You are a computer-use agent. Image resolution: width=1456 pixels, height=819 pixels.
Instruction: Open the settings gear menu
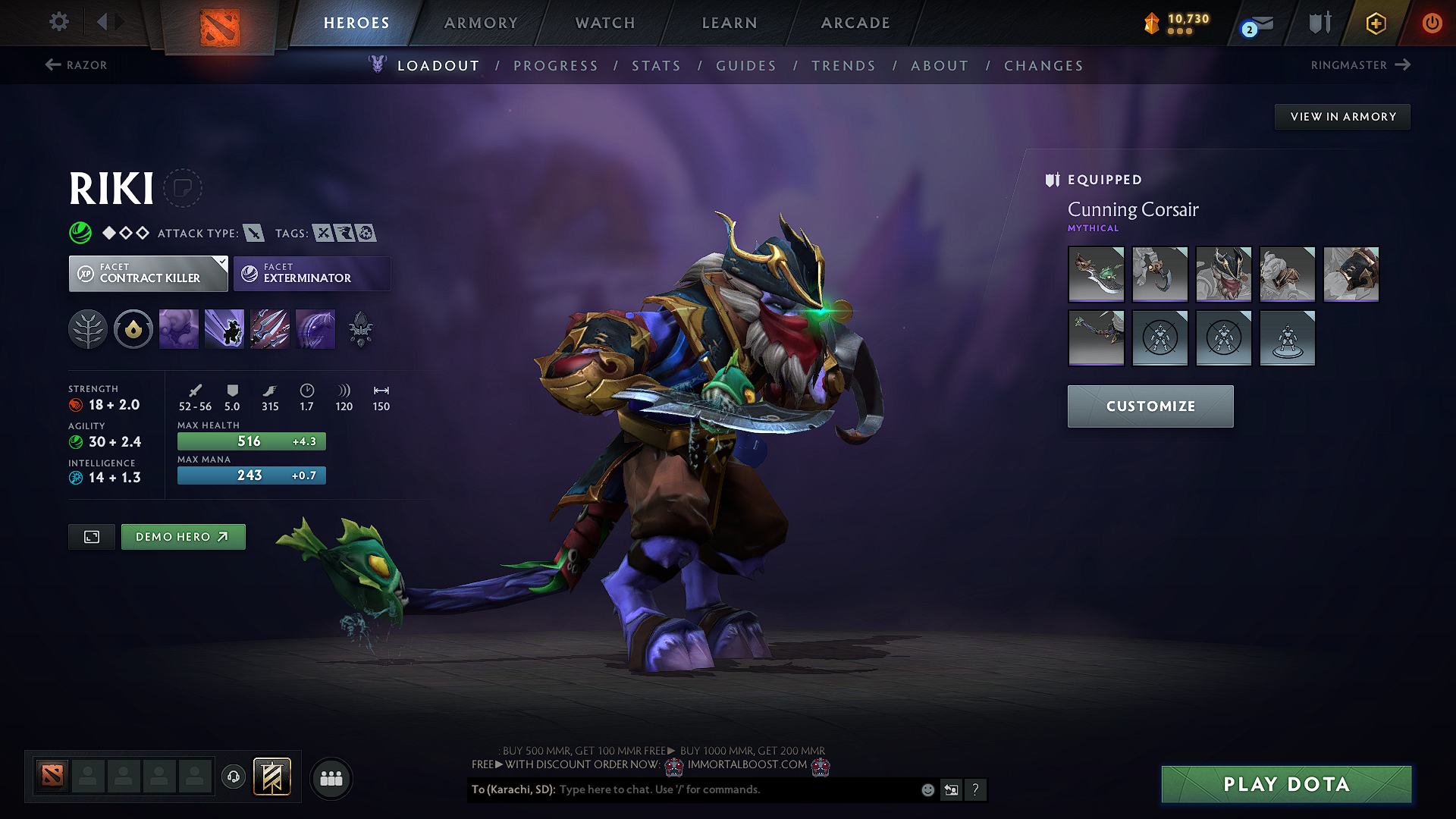tap(59, 22)
